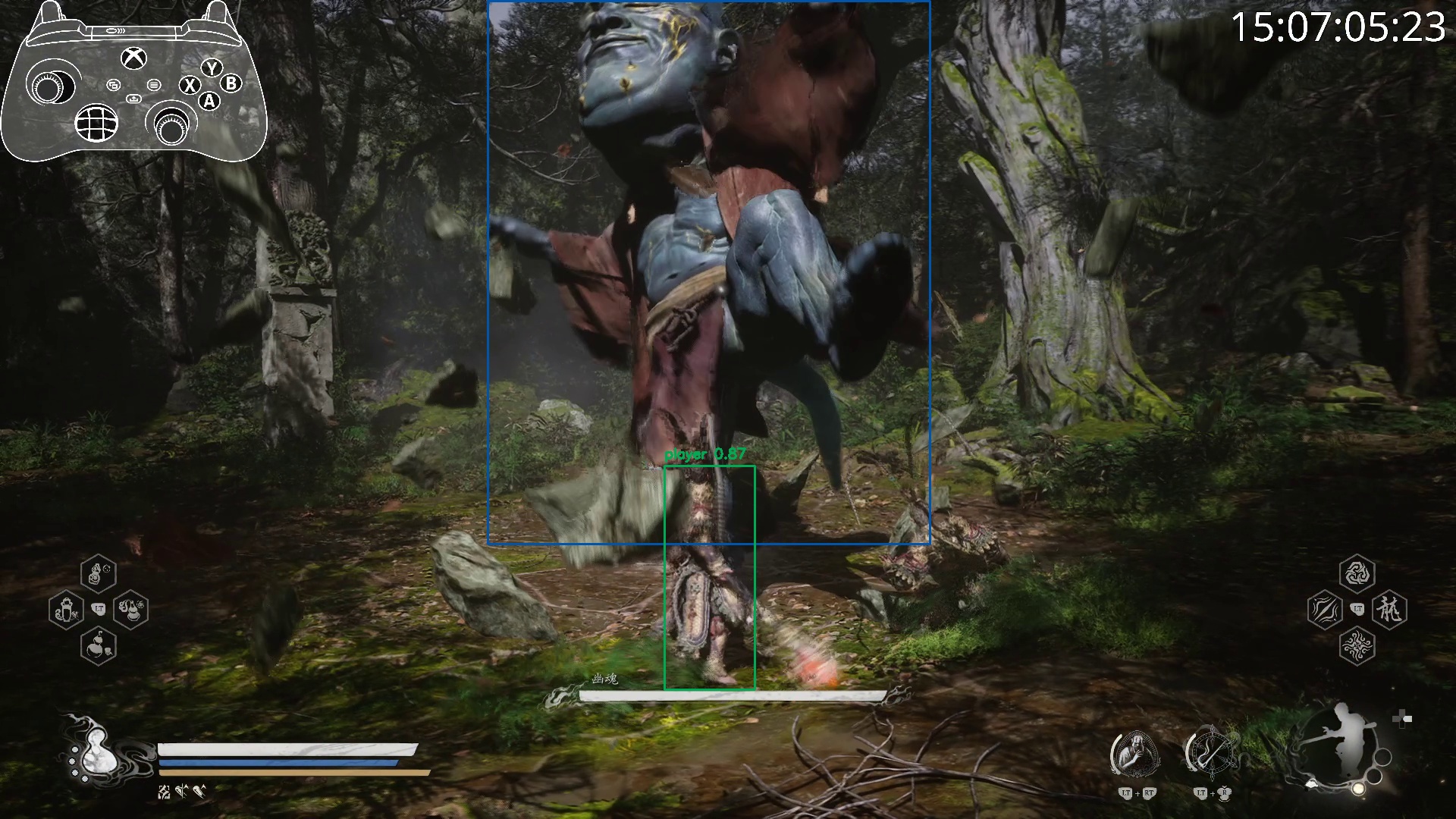Activate the wheel-shaped vessel skill icon
Viewport: 1456px width, 819px height.
[x=1210, y=753]
